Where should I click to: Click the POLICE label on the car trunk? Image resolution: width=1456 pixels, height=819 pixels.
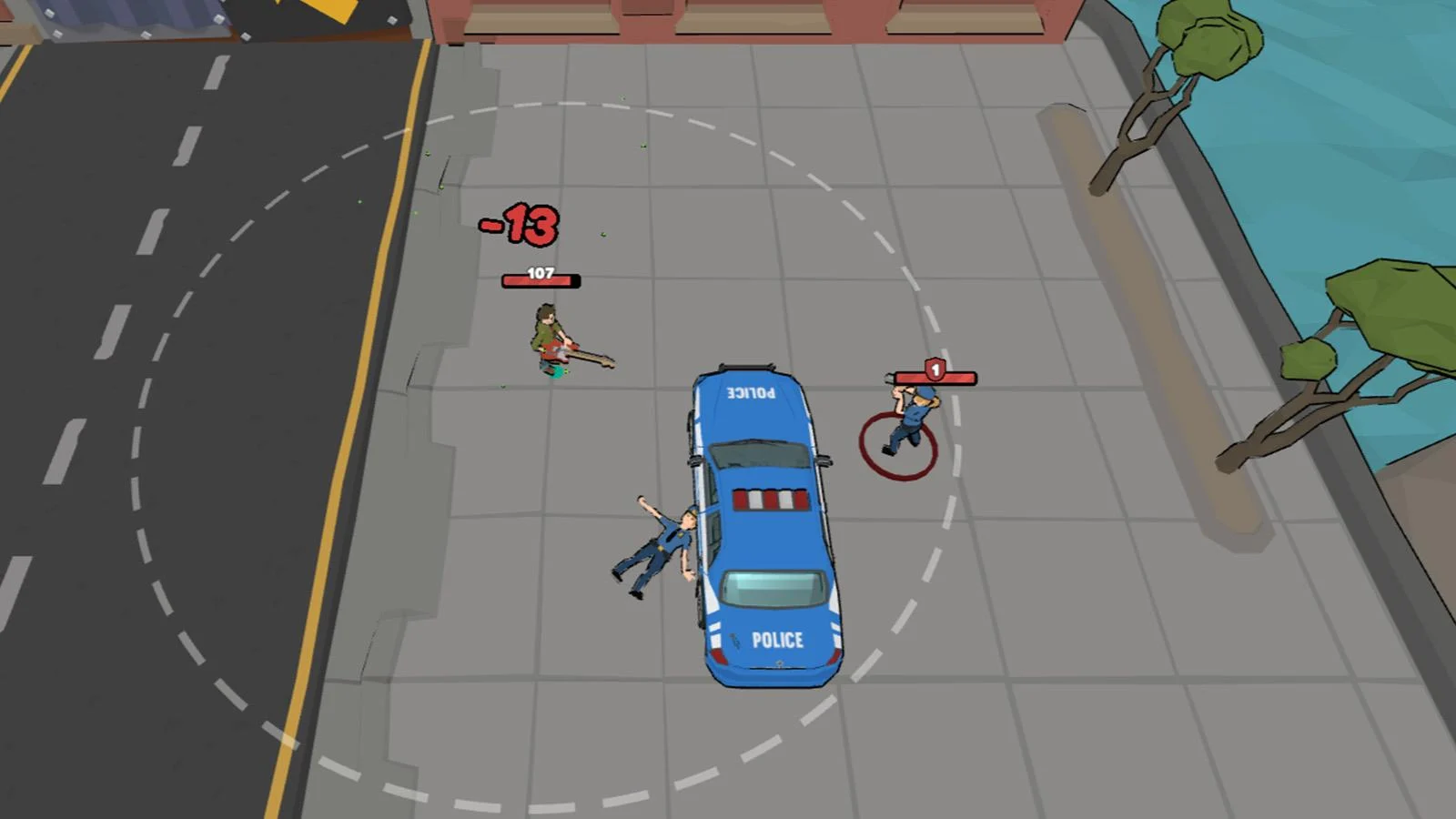click(778, 640)
